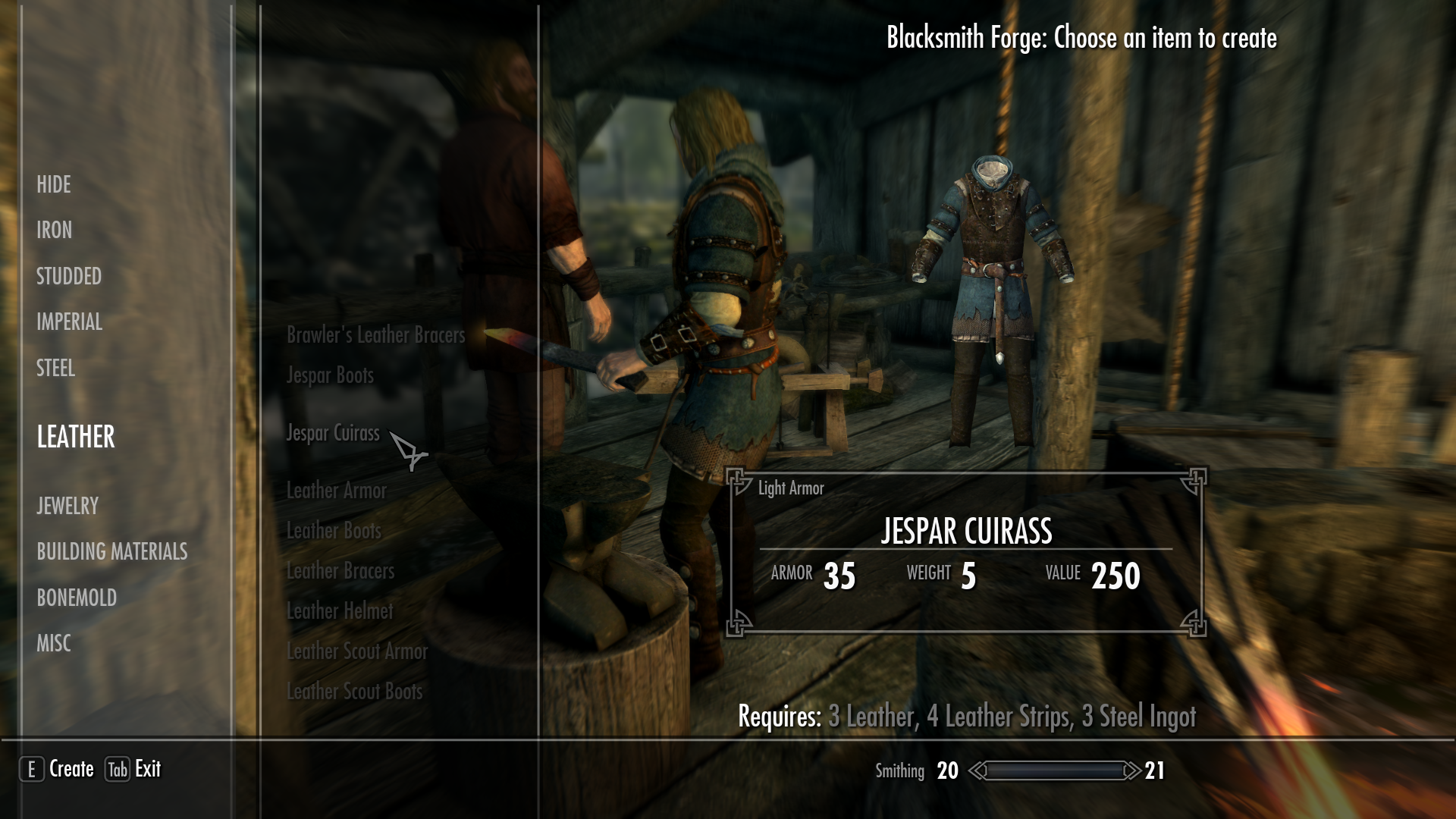Open the BONEMOLD category
Image resolution: width=1456 pixels, height=819 pixels.
coord(76,598)
